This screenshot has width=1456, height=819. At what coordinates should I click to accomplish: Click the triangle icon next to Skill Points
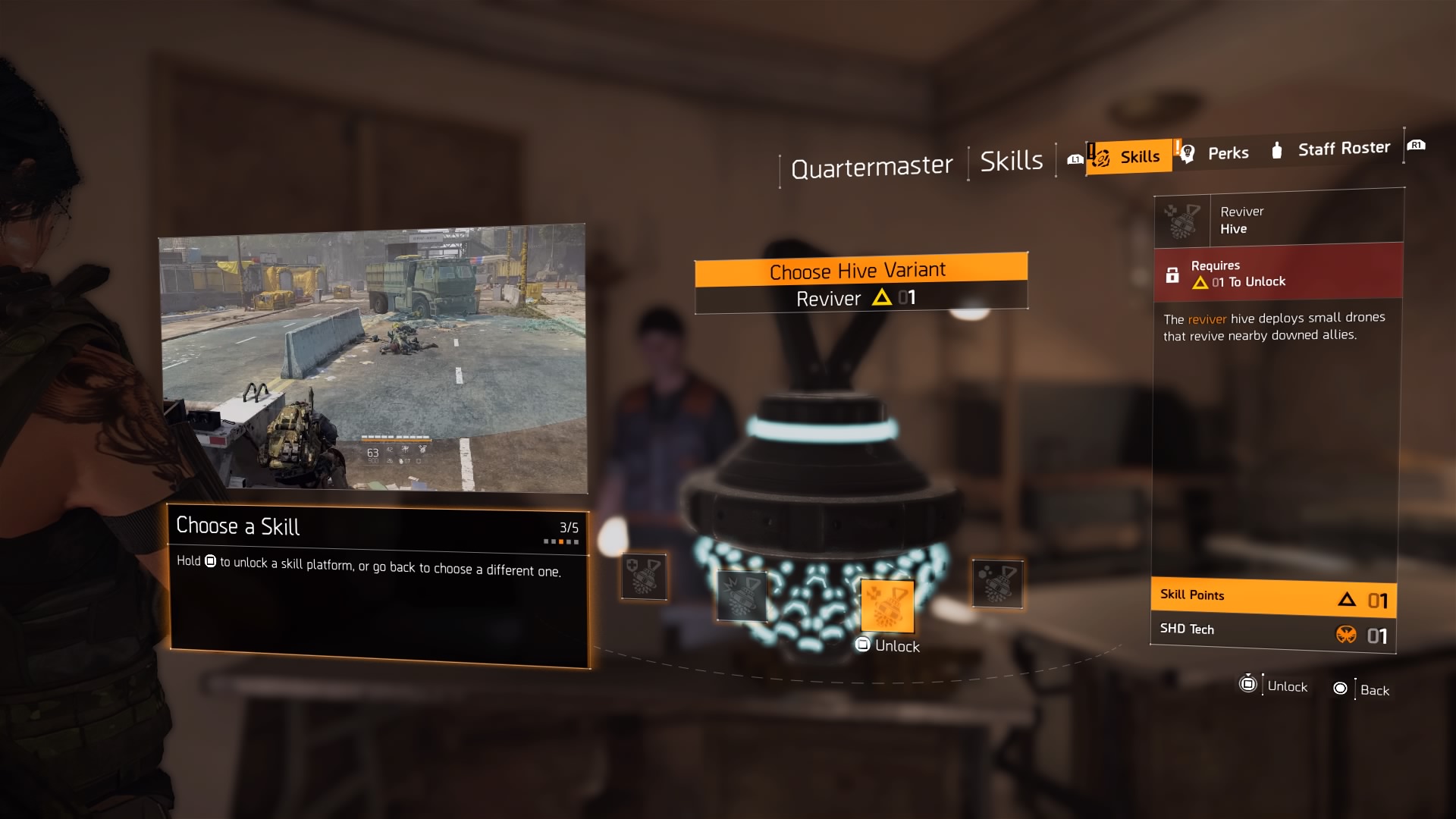click(x=1346, y=599)
